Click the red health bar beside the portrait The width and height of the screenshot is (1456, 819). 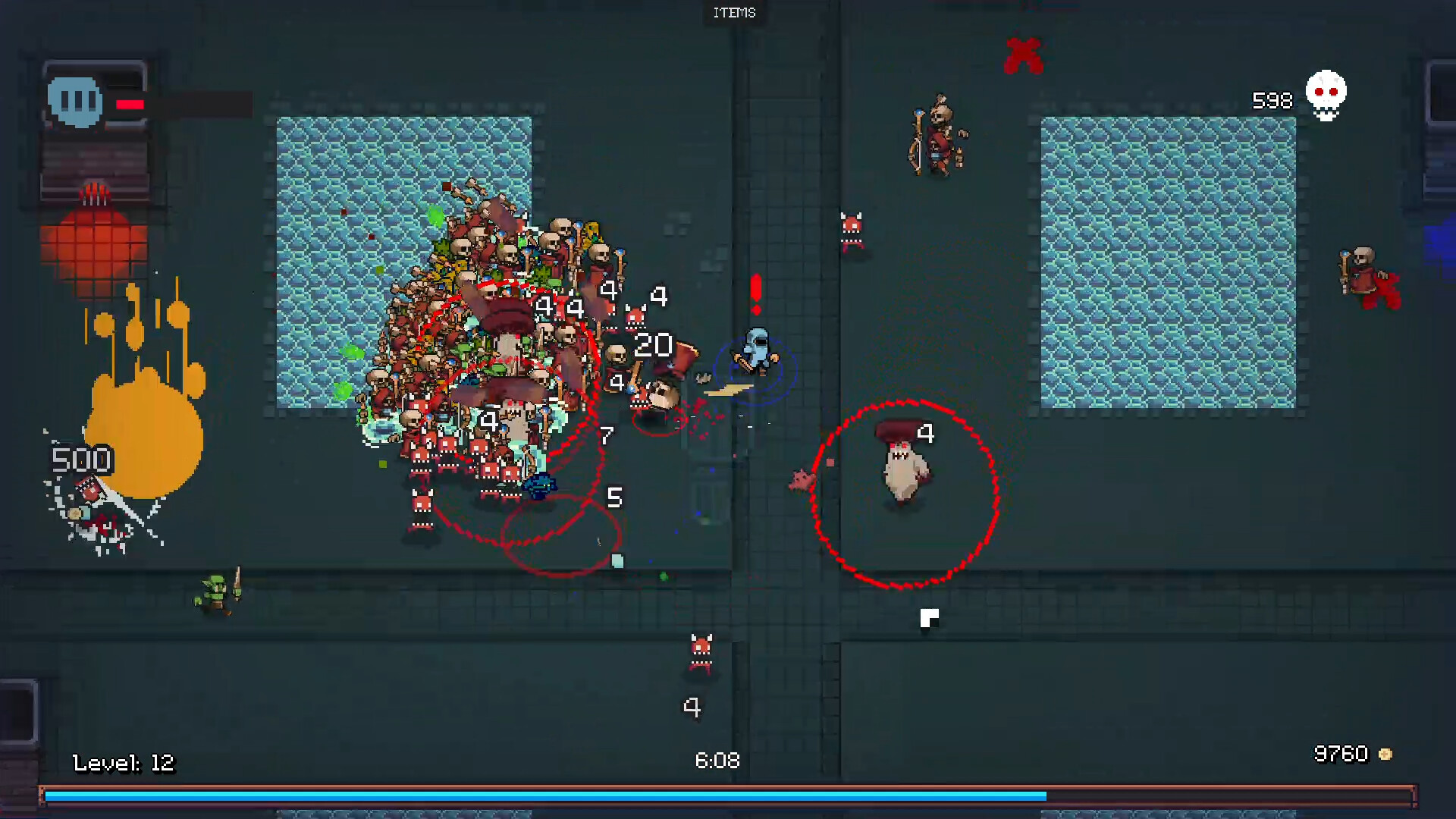[x=130, y=105]
